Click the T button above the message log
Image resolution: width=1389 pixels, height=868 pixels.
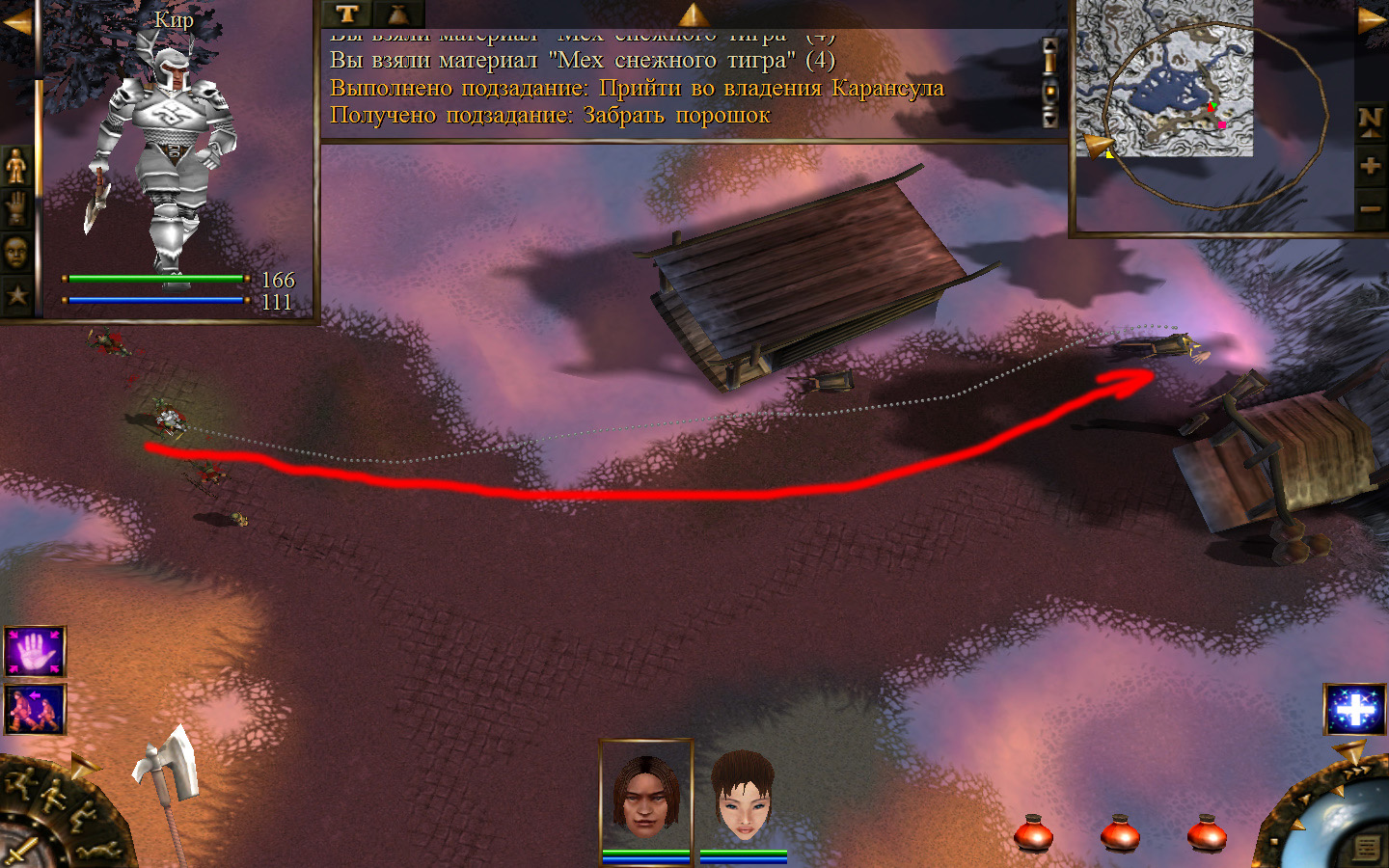pos(347,14)
